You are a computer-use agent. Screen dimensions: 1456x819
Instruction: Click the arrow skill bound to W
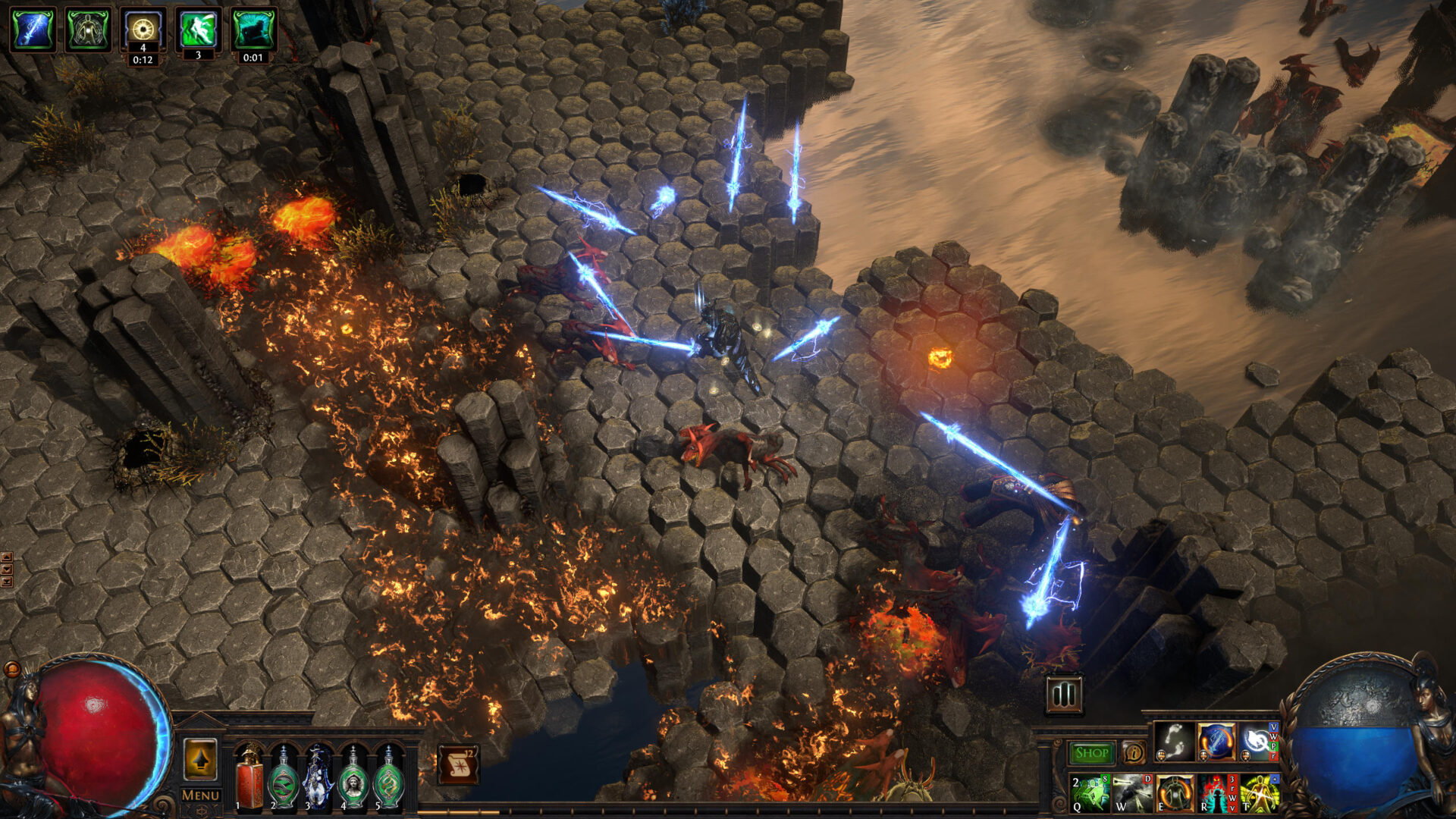1131,795
